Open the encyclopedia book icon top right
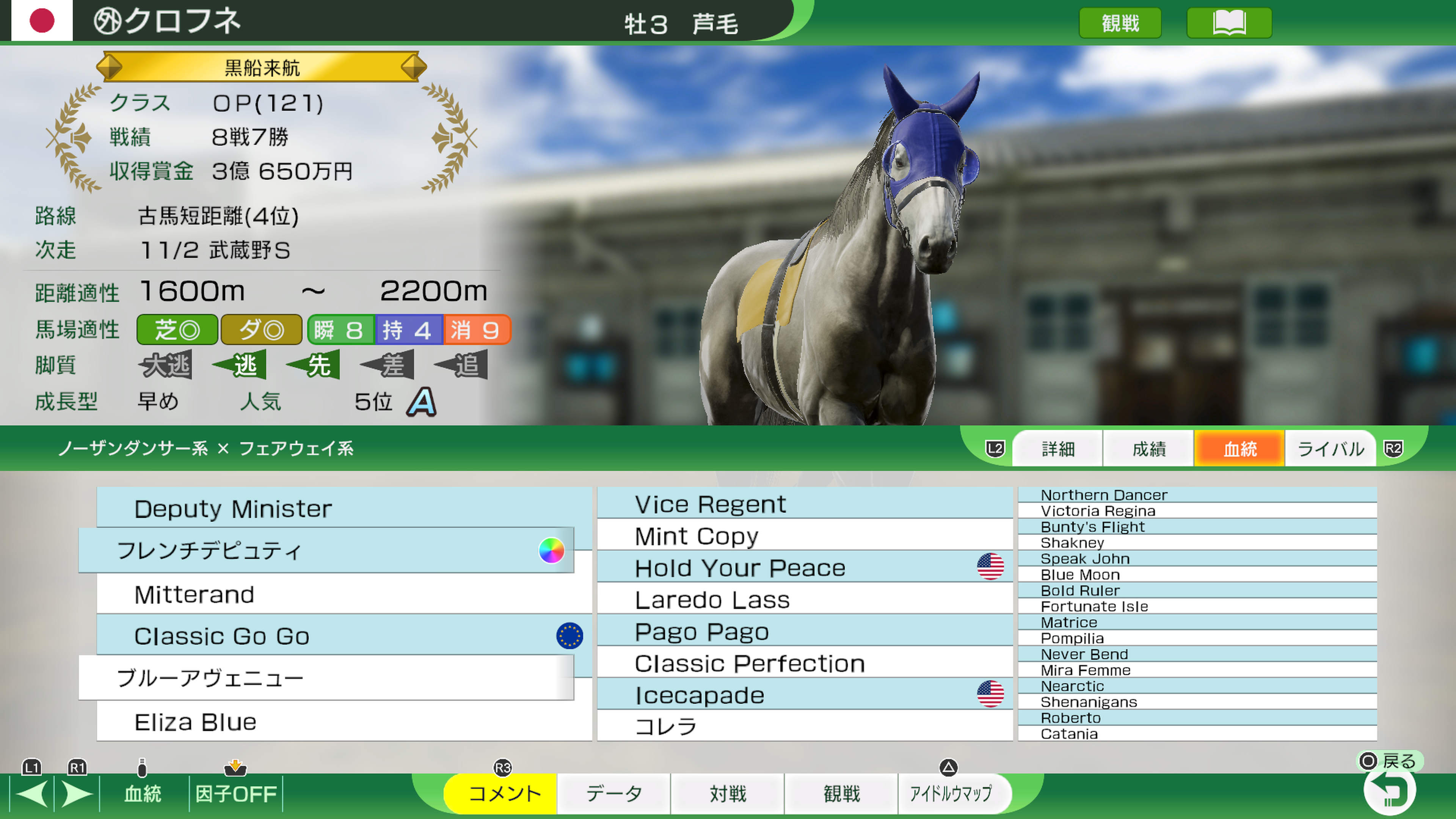 1230,23
